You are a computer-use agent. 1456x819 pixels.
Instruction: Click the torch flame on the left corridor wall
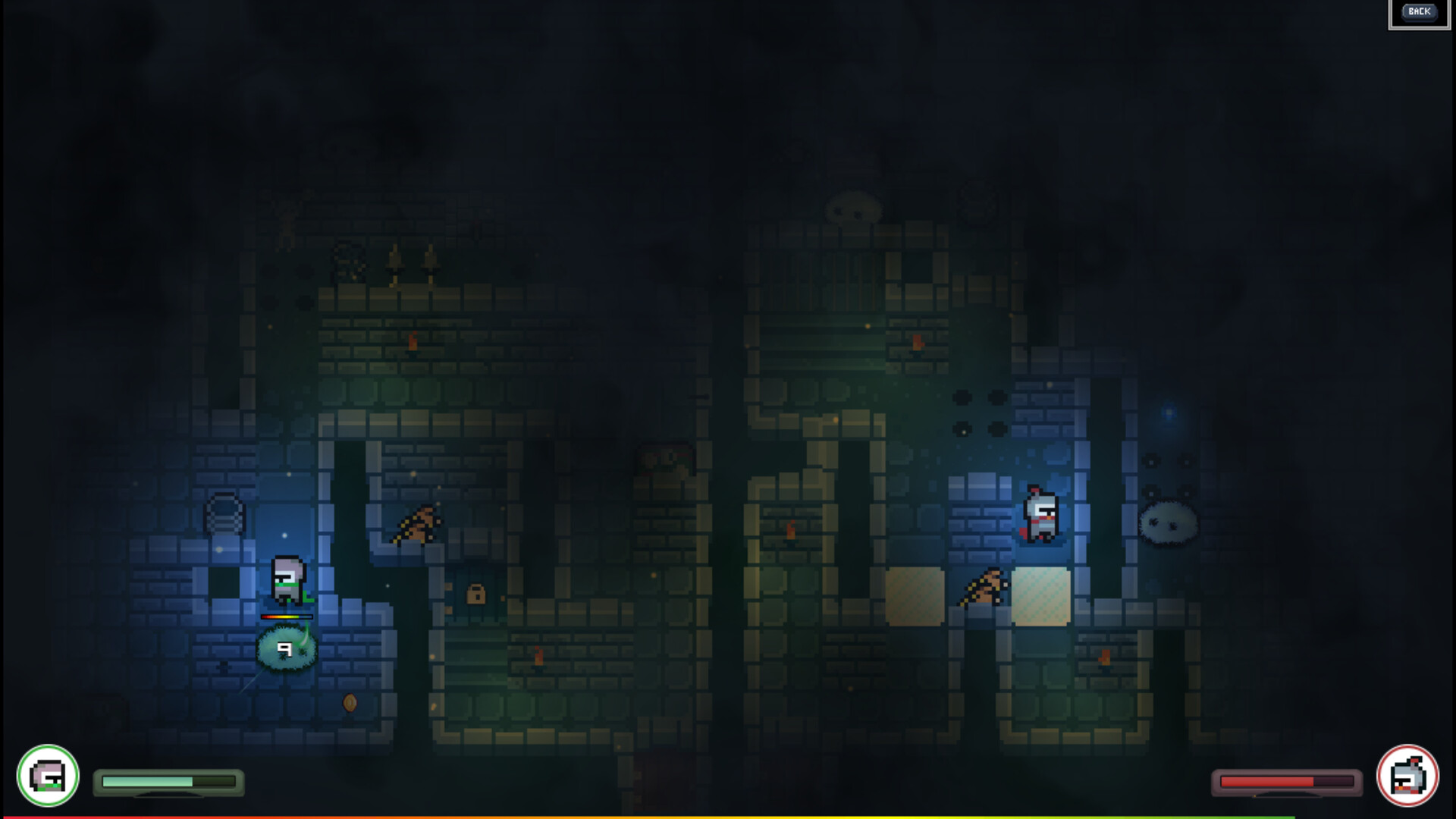tap(412, 342)
